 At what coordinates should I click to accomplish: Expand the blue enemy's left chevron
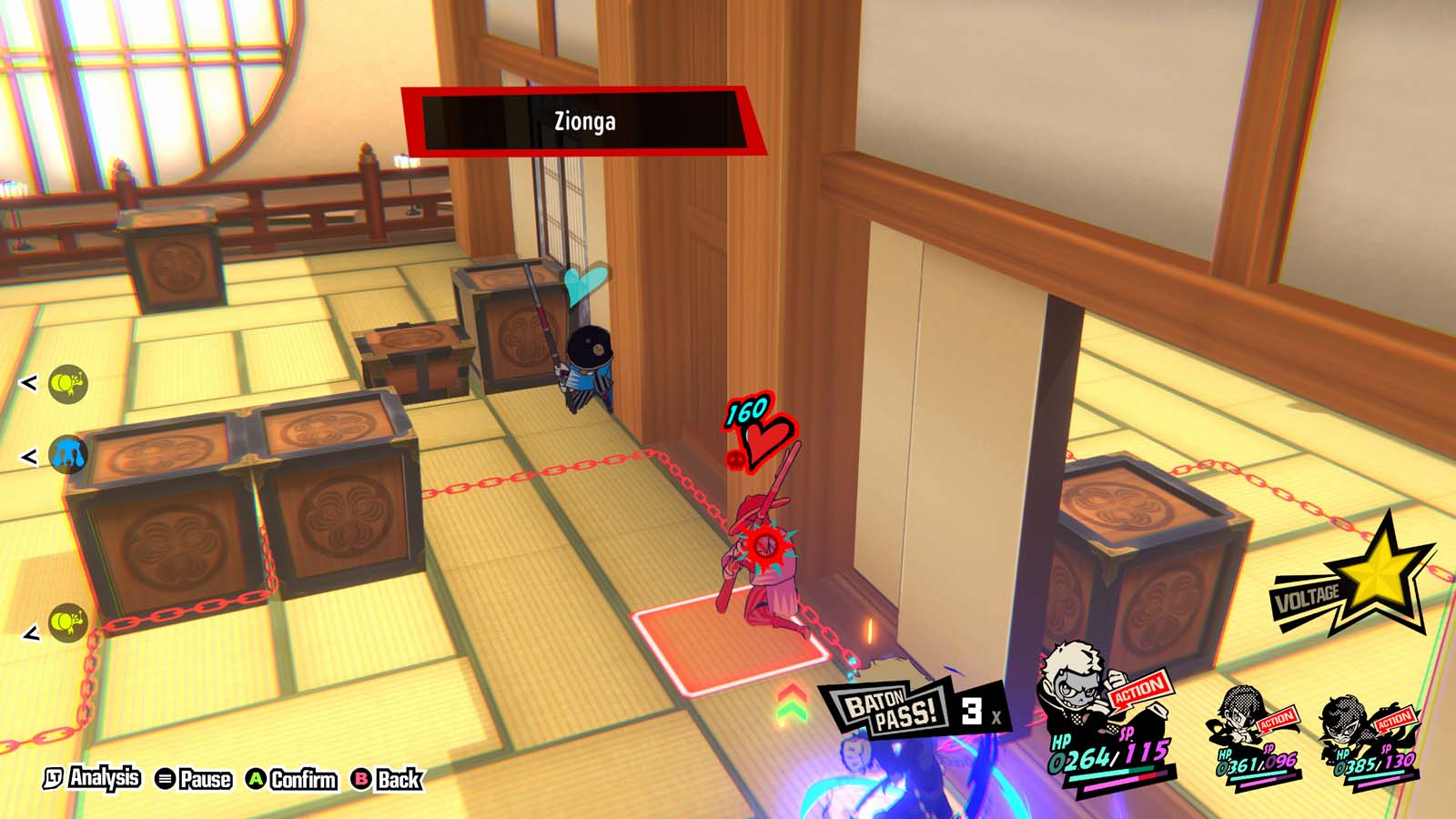[30, 457]
